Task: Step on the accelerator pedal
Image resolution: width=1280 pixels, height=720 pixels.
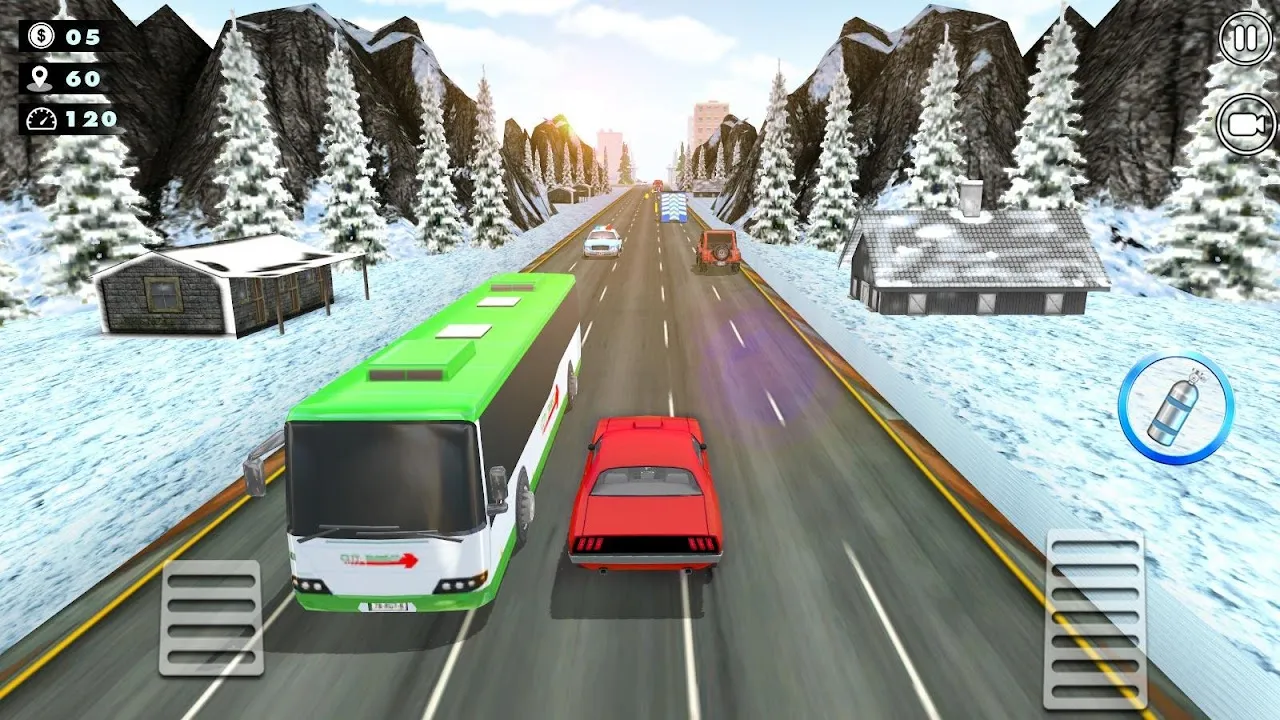Action: (1095, 619)
